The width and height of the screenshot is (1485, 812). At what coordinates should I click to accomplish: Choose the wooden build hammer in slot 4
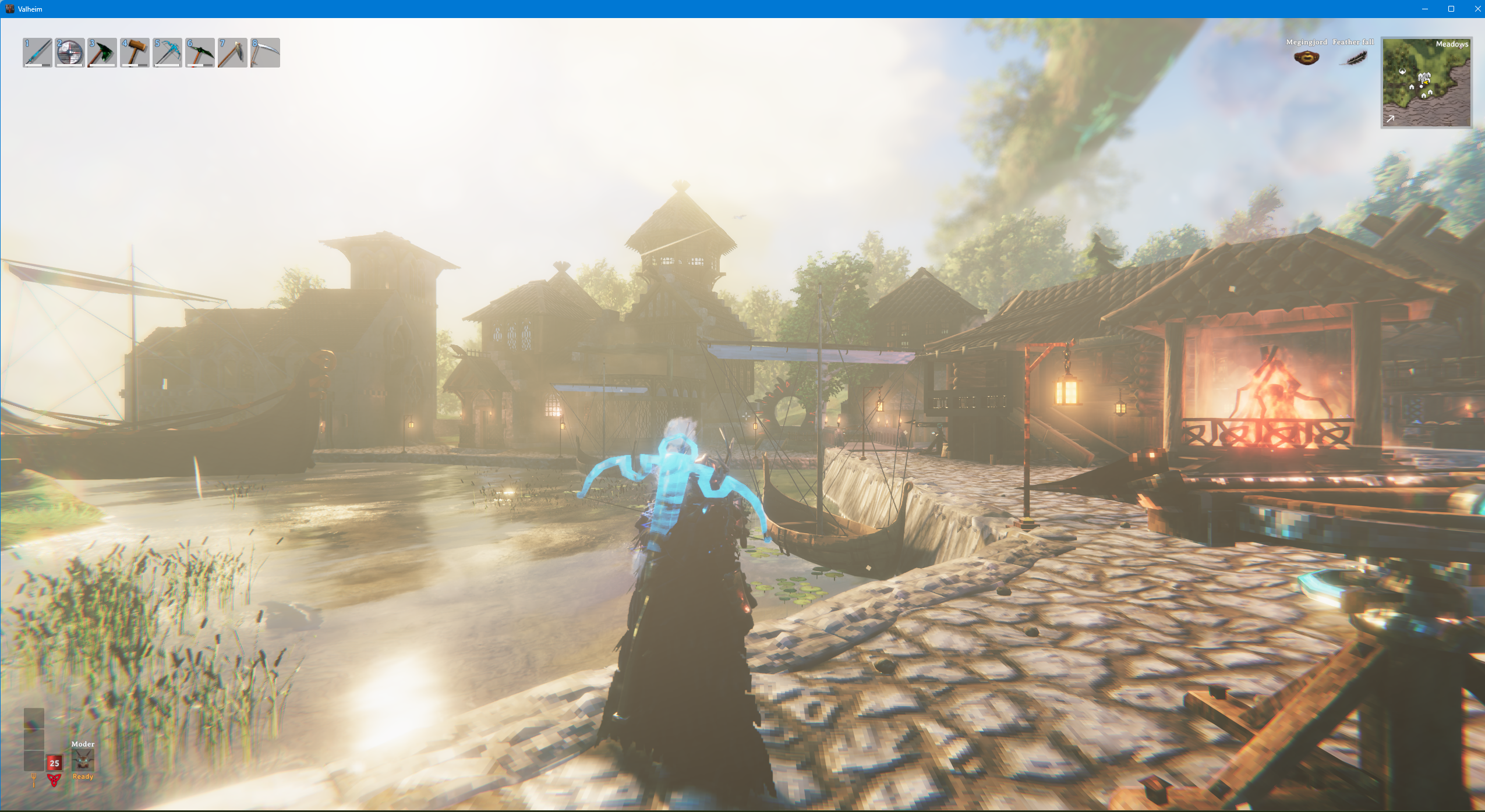[135, 53]
